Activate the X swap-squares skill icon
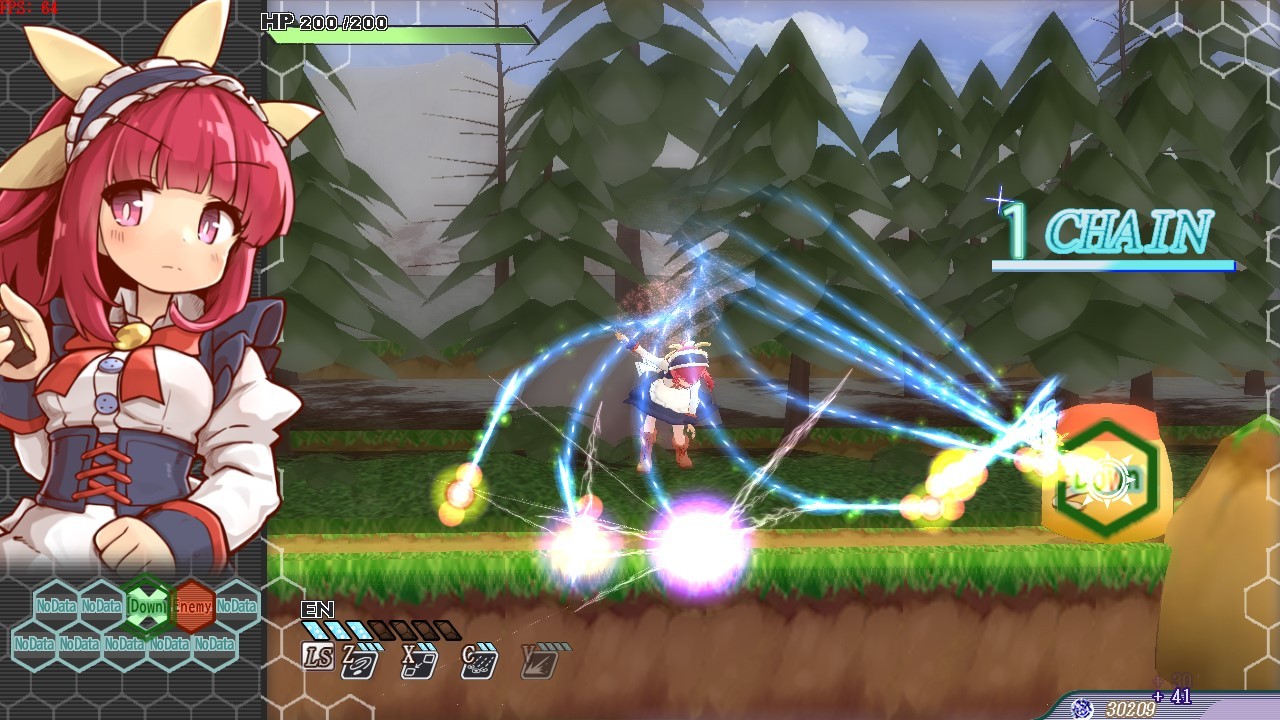This screenshot has height=720, width=1280. tap(418, 661)
